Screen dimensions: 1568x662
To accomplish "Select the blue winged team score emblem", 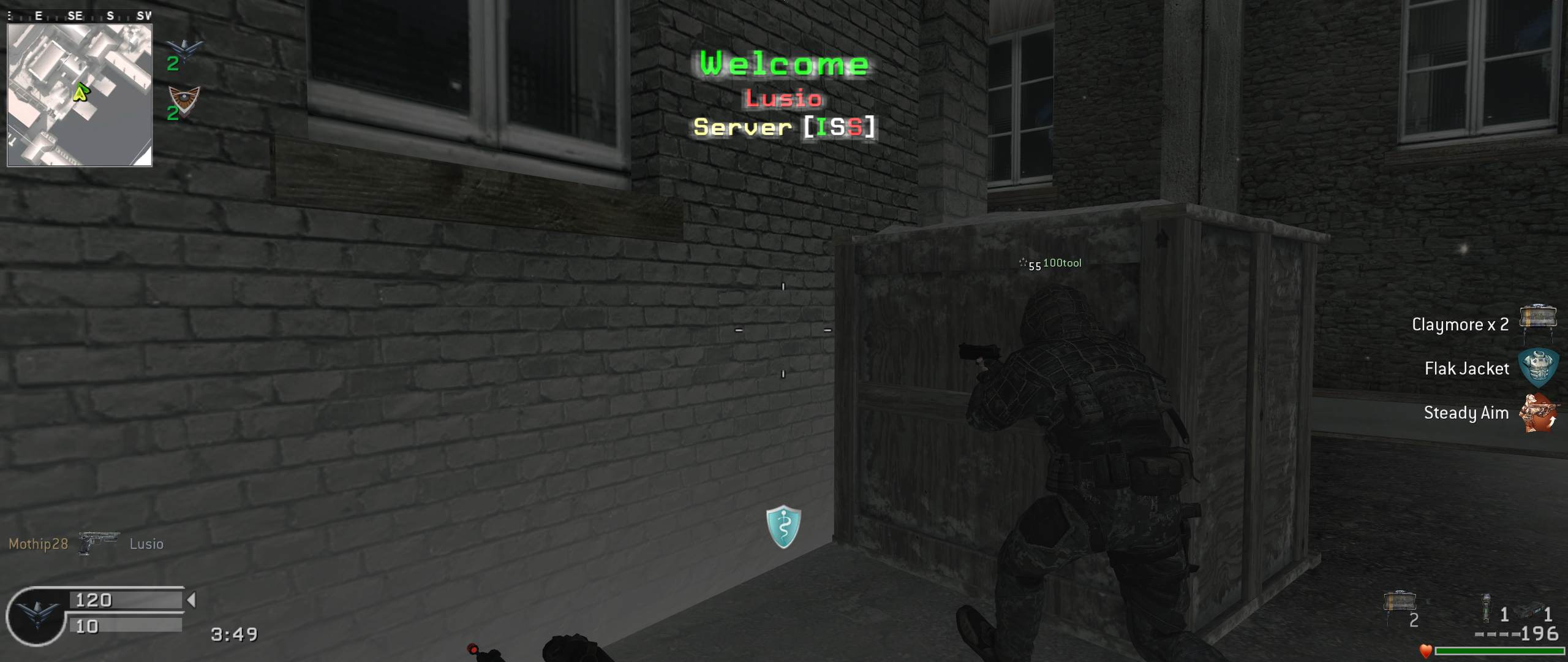I will [184, 49].
